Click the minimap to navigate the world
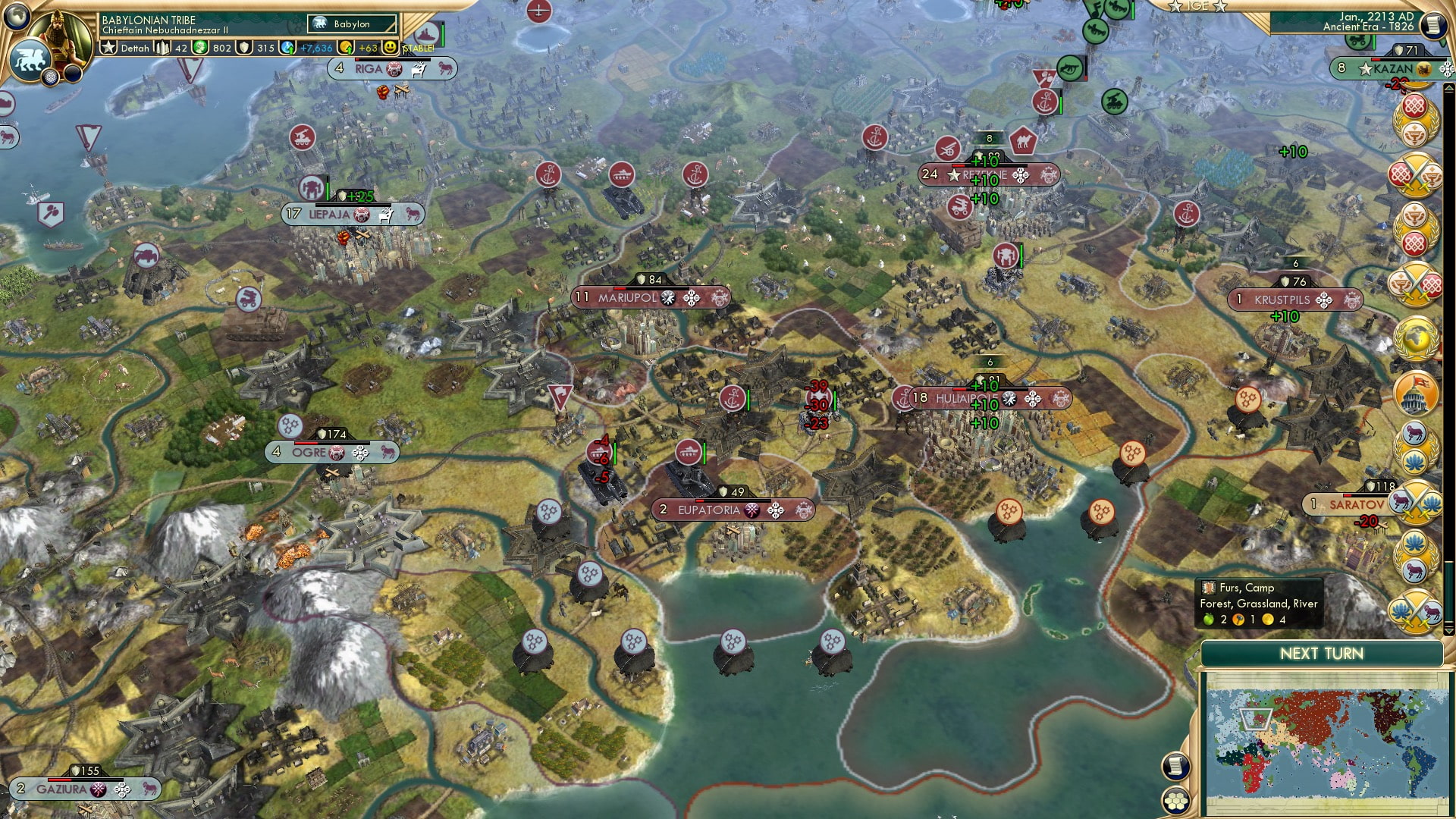The width and height of the screenshot is (1456, 819). tap(1331, 743)
